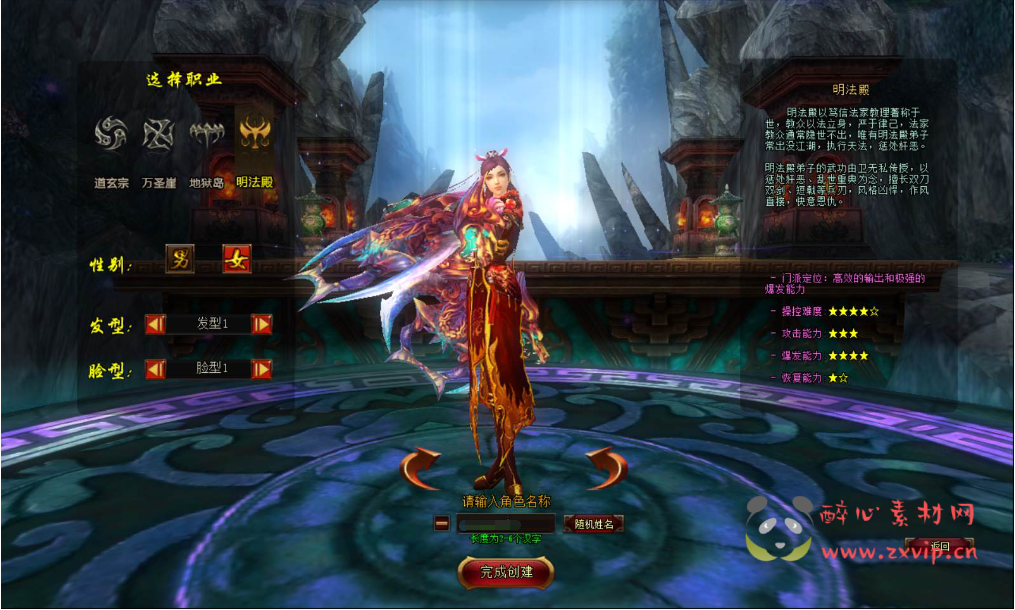This screenshot has height=610, width=1015.
Task: Select the 明法殿 class
Action: (x=254, y=134)
